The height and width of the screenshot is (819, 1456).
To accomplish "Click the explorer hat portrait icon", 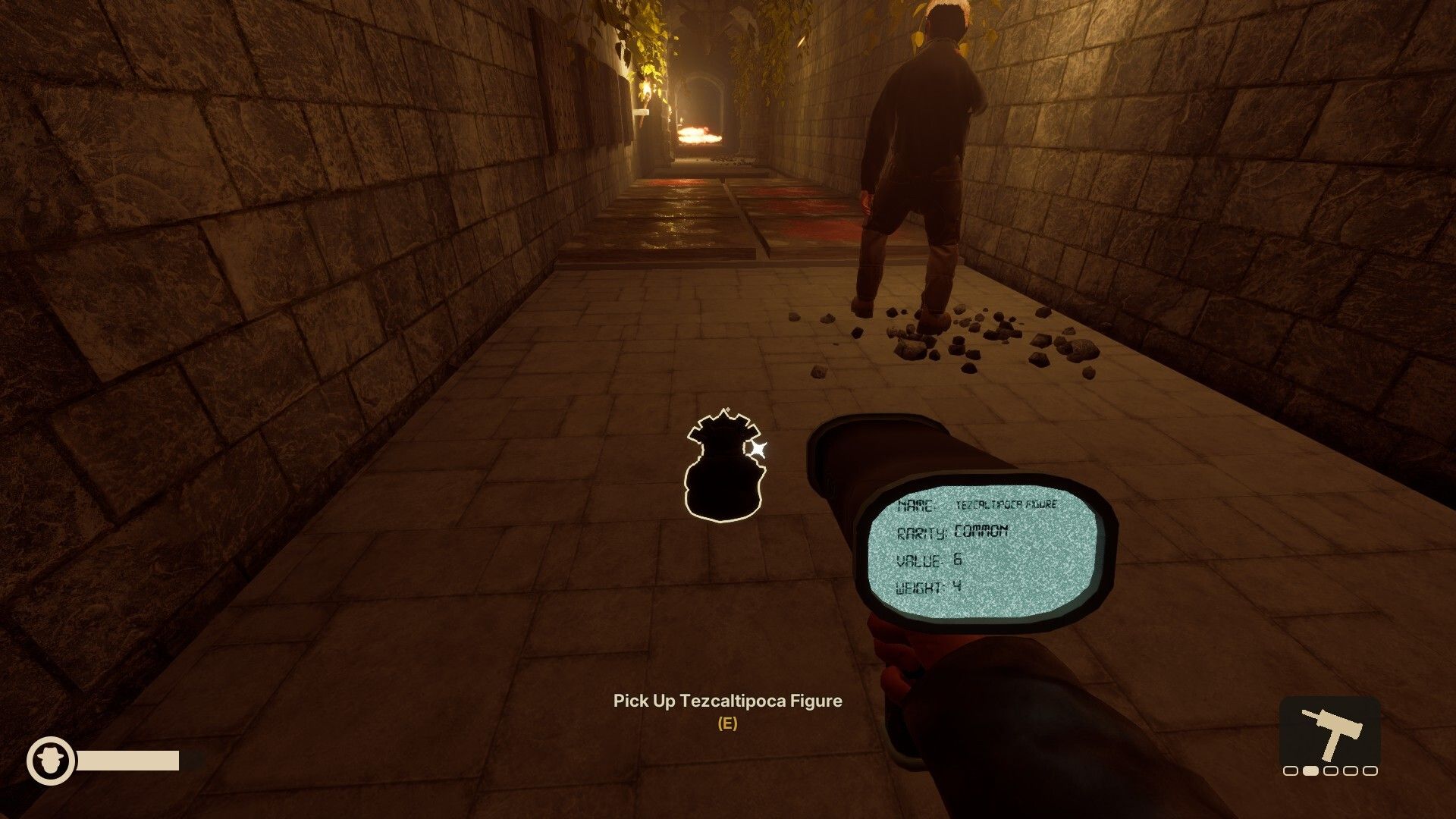I will (51, 761).
